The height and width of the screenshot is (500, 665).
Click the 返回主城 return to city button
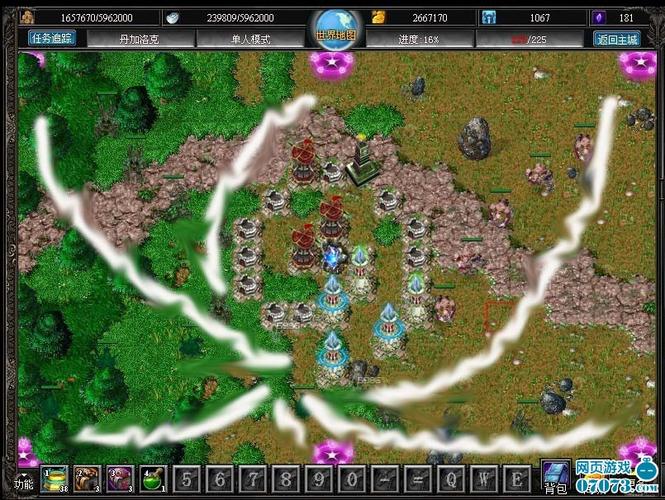pyautogui.click(x=618, y=39)
